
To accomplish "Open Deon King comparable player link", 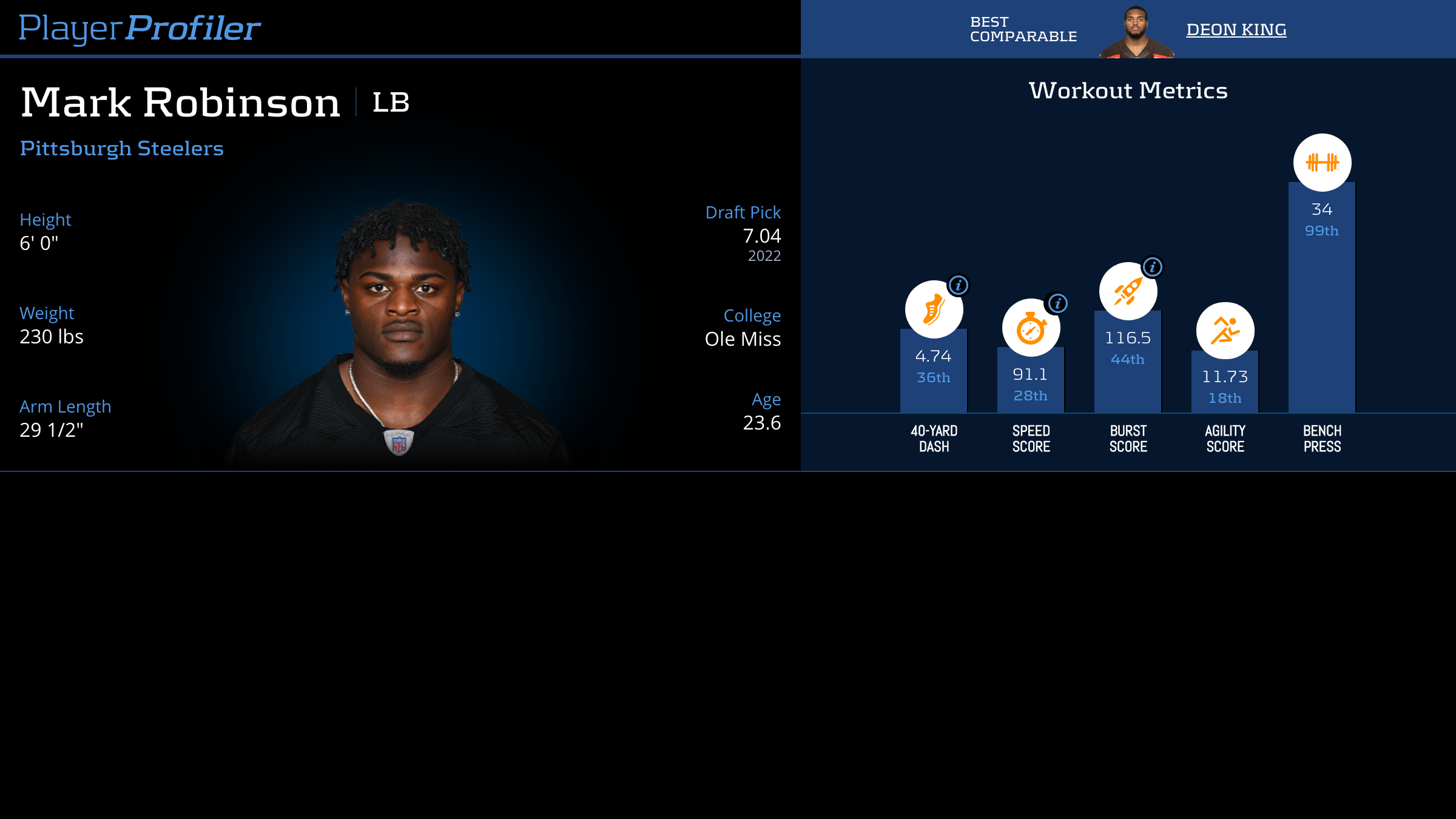I will coord(1236,30).
